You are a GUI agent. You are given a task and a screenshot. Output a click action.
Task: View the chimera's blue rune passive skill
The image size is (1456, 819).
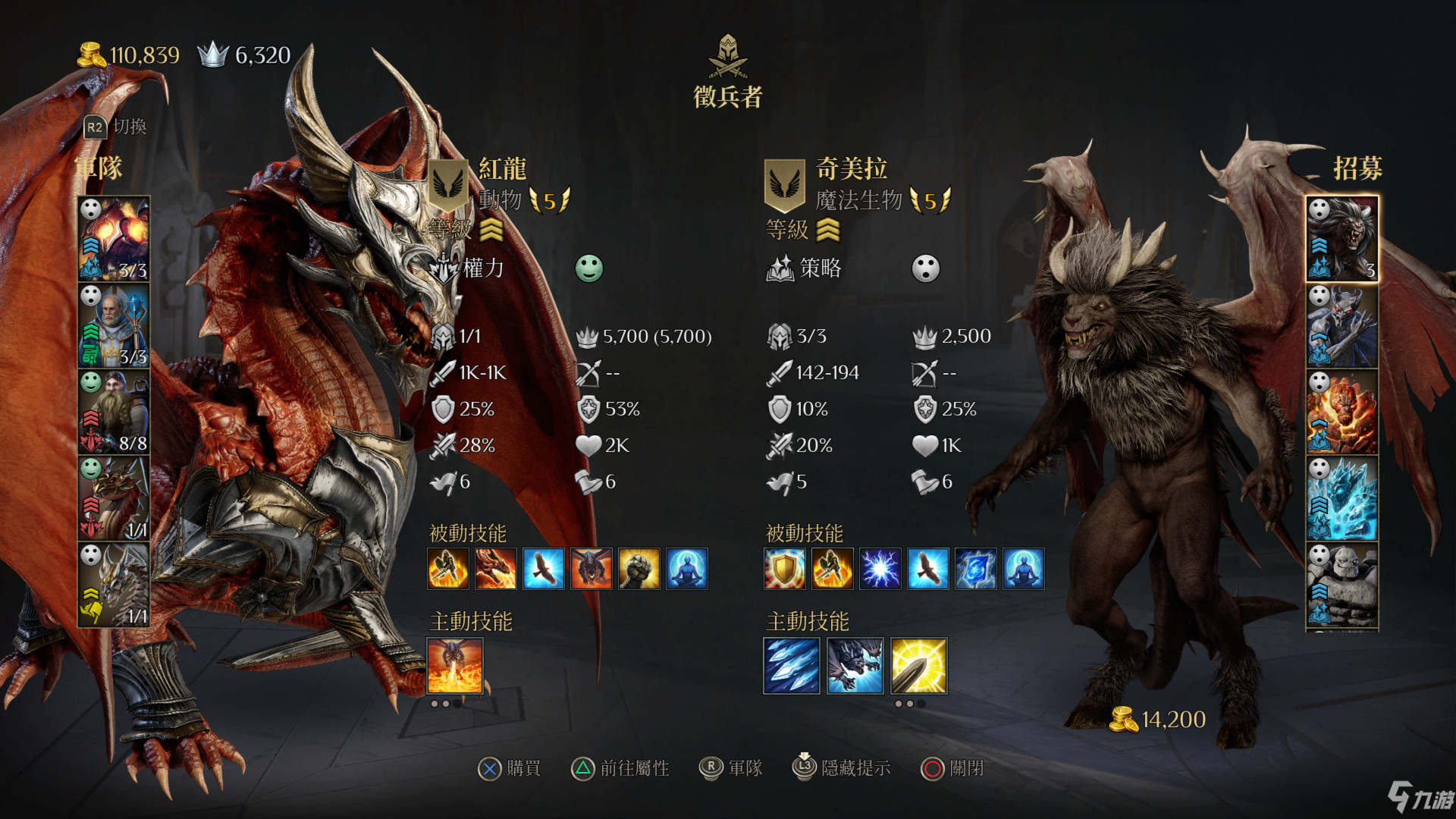pyautogui.click(x=975, y=569)
